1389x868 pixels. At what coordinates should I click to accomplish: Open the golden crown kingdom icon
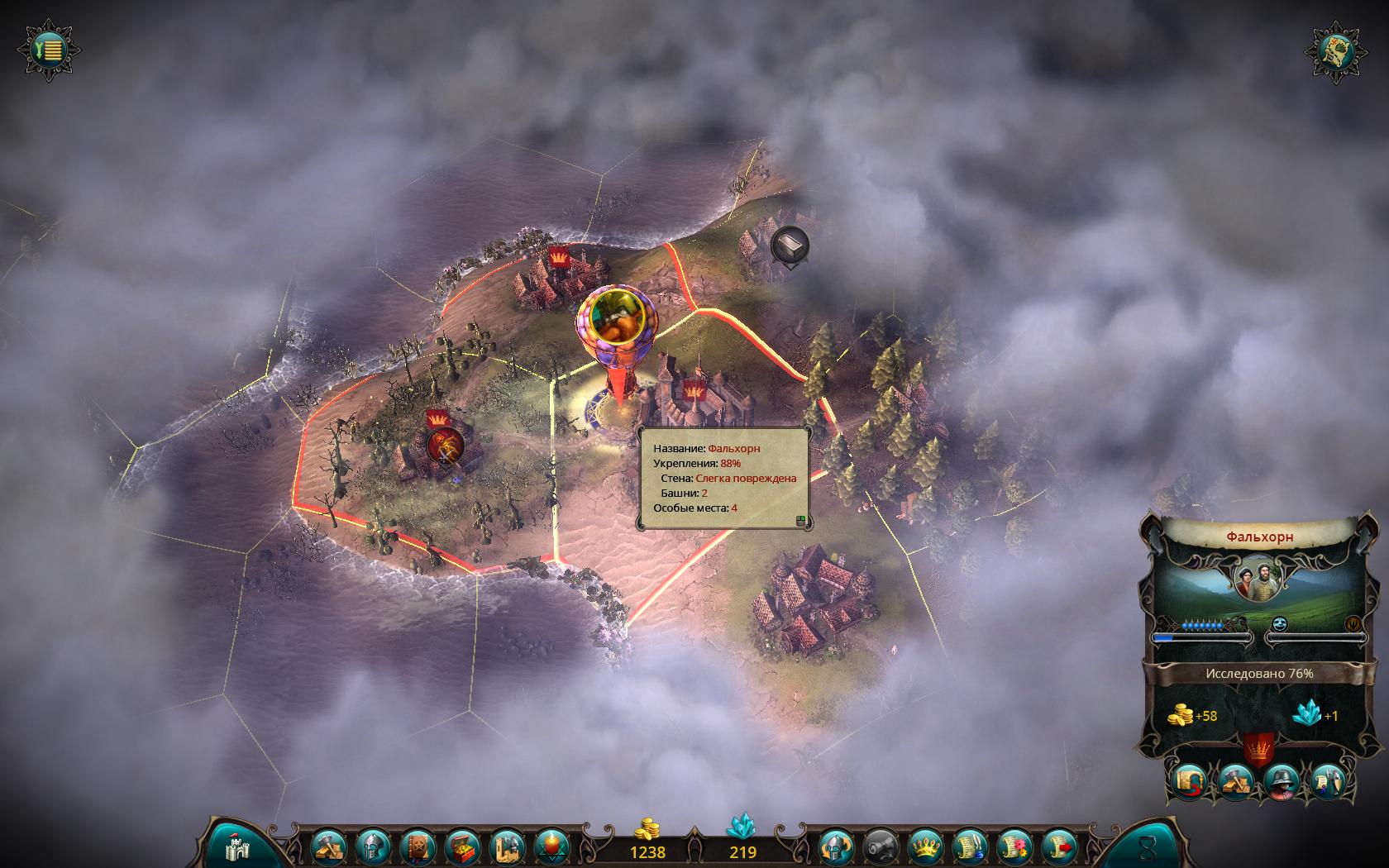pos(925,847)
